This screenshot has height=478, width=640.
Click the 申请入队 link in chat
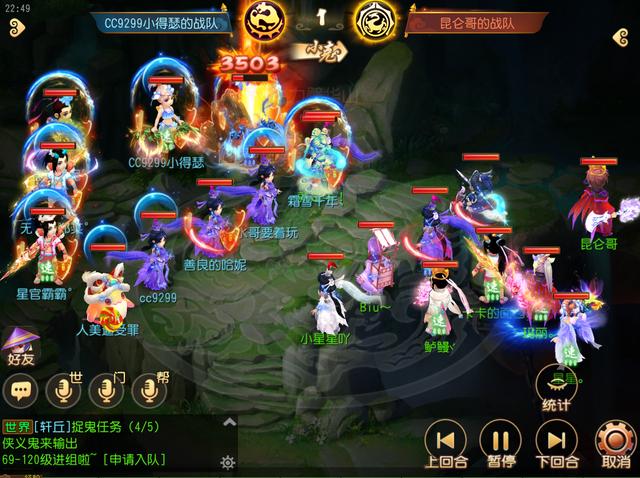click(131, 459)
